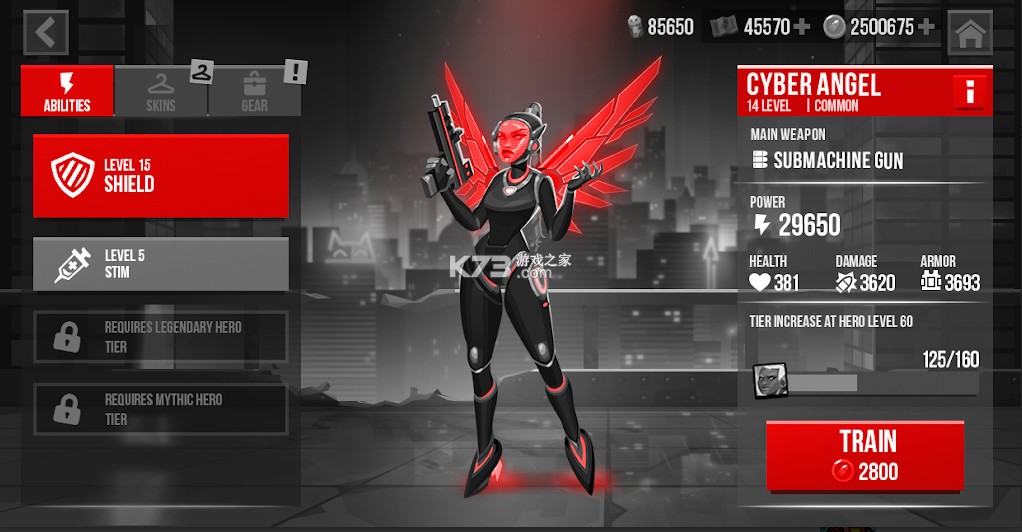Add more coins with the plus button
The height and width of the screenshot is (532, 1022).
click(926, 27)
